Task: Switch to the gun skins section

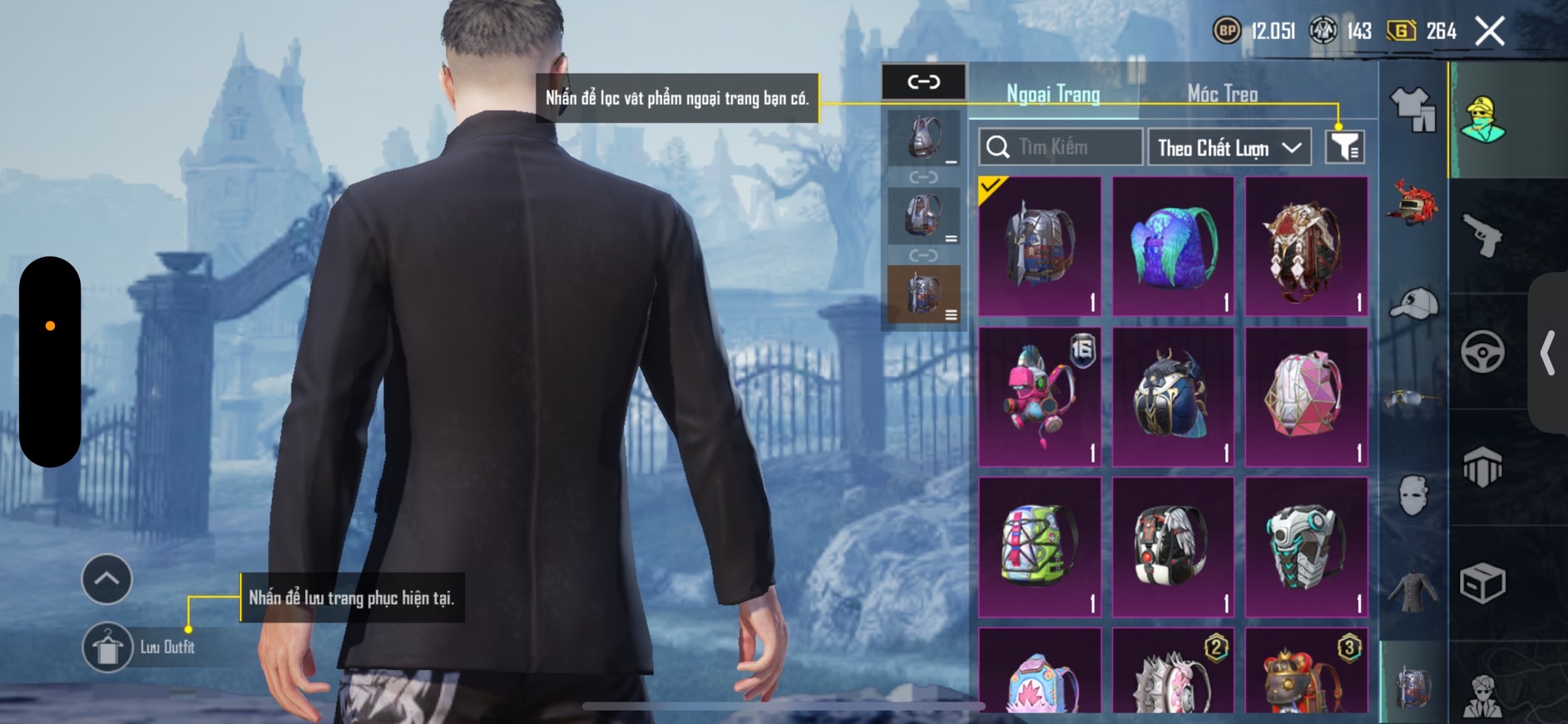Action: point(1483,235)
